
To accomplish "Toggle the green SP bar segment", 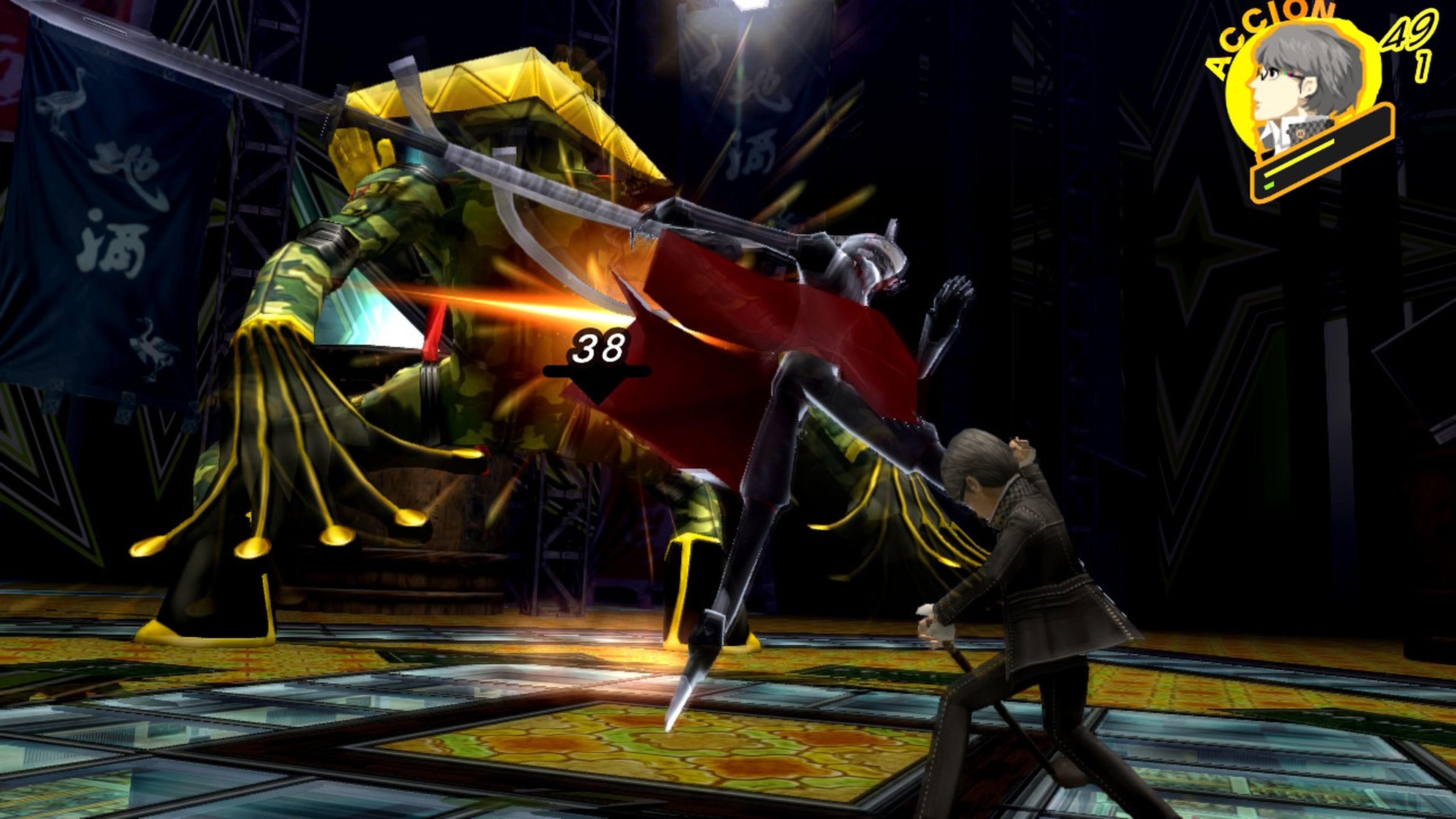I will [x=1269, y=185].
